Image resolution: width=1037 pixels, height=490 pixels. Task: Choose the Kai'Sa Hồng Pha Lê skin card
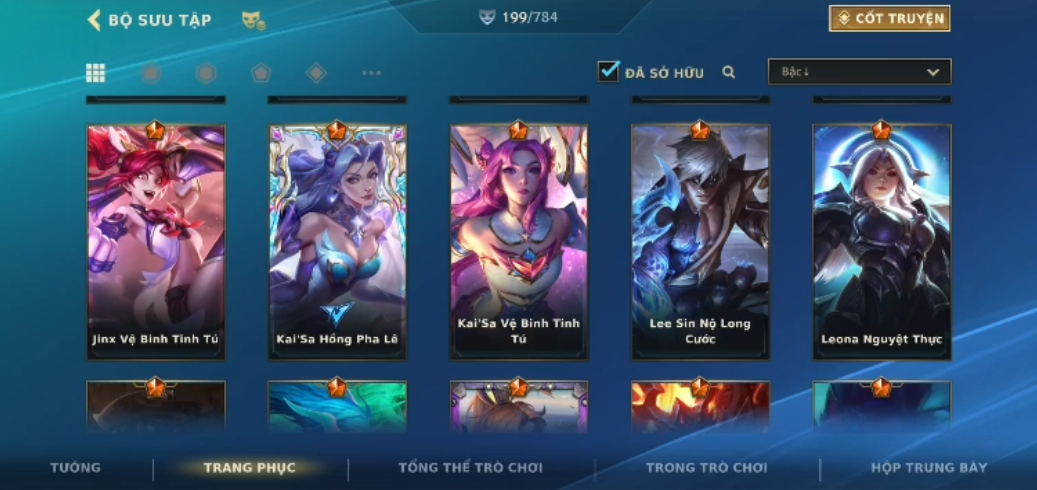pos(337,240)
